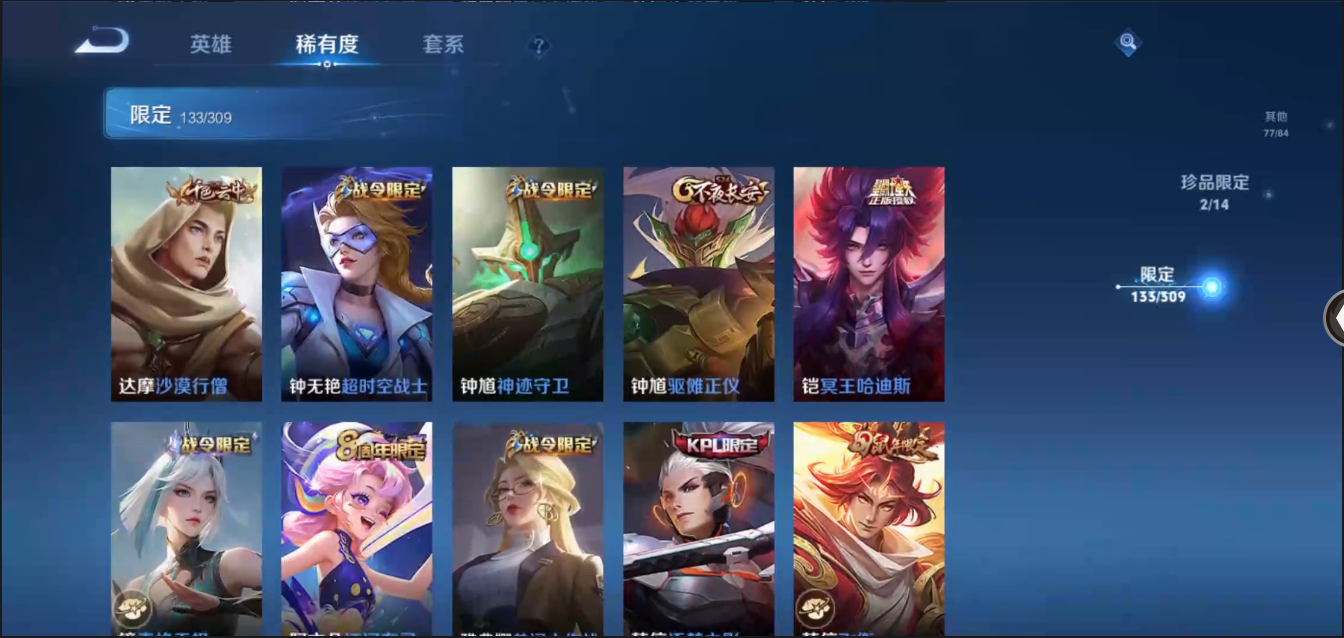Pick the 钟馗 驱傩正仪 skin card
1344x638 pixels.
699,284
